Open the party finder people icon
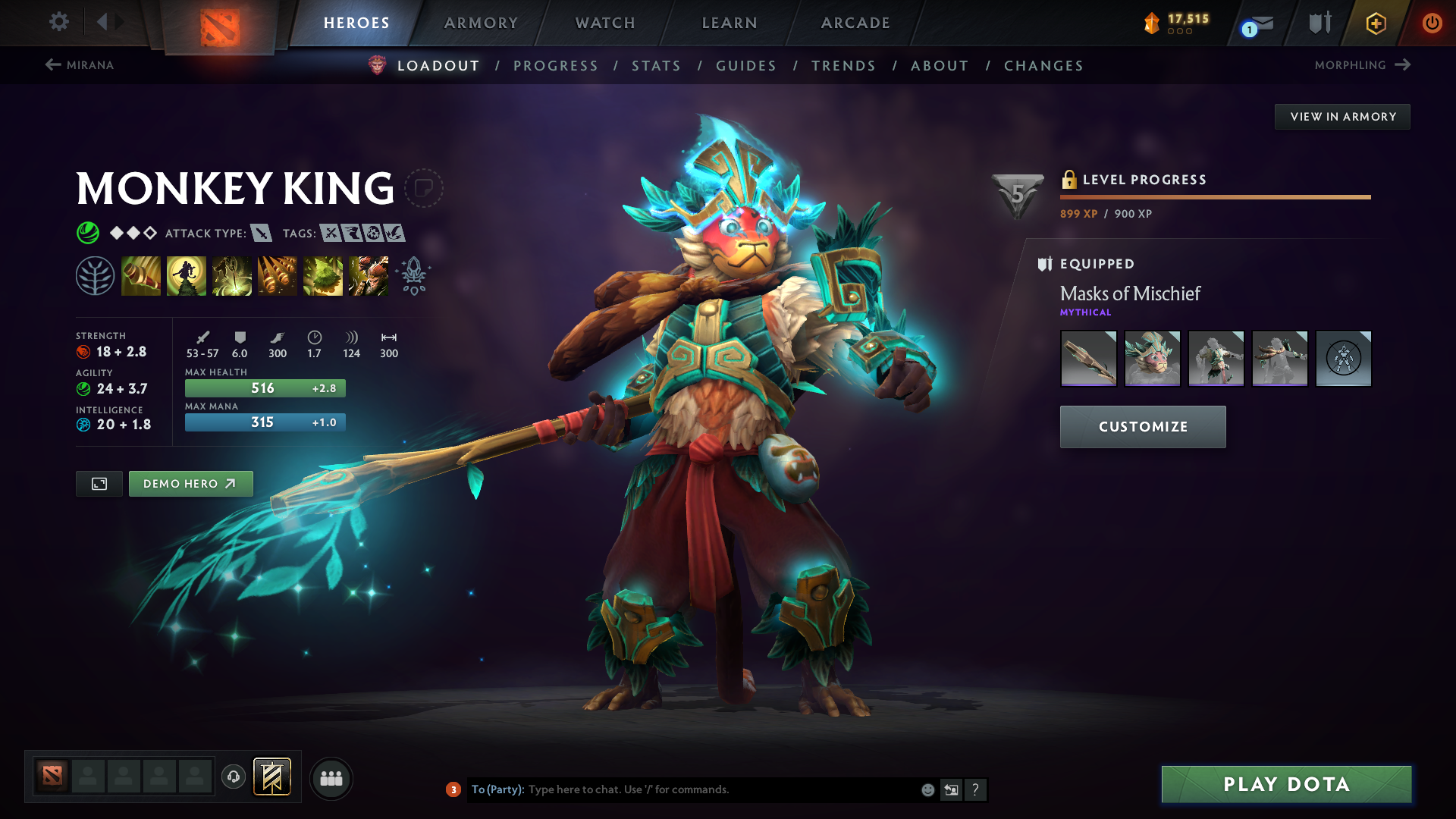Image resolution: width=1456 pixels, height=819 pixels. [331, 778]
